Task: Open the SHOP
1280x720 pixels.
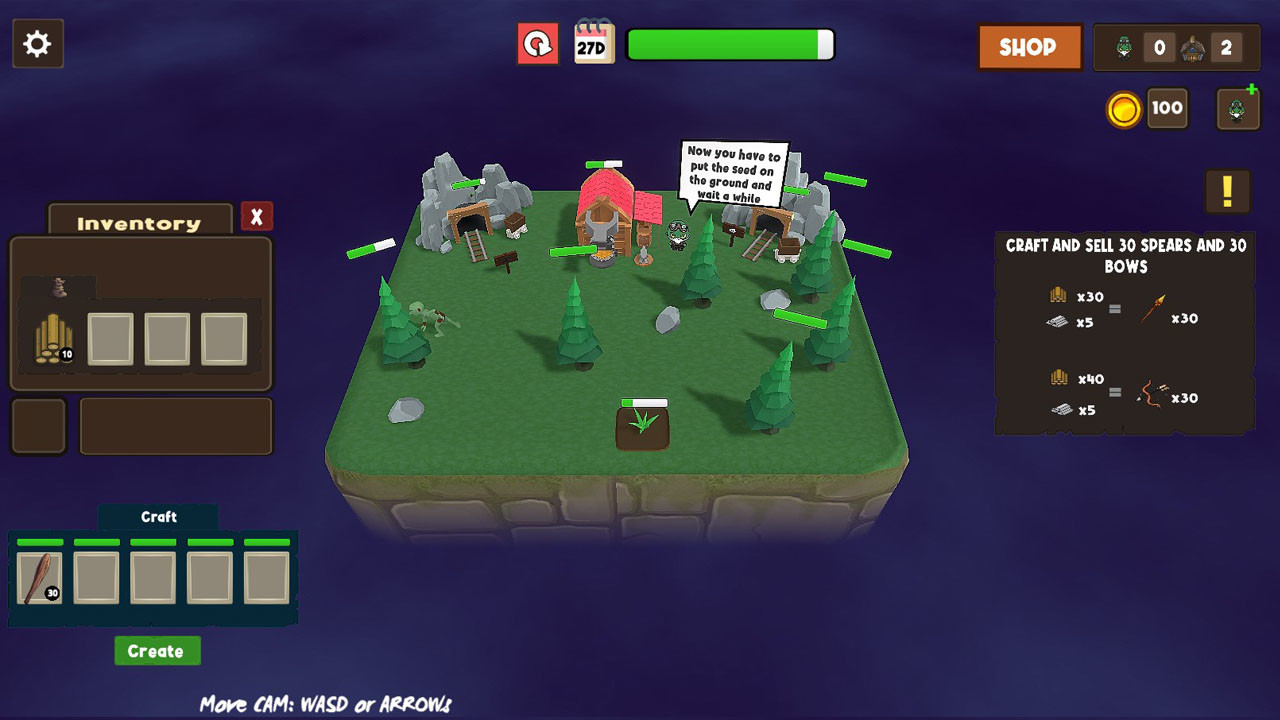Action: 1029,46
